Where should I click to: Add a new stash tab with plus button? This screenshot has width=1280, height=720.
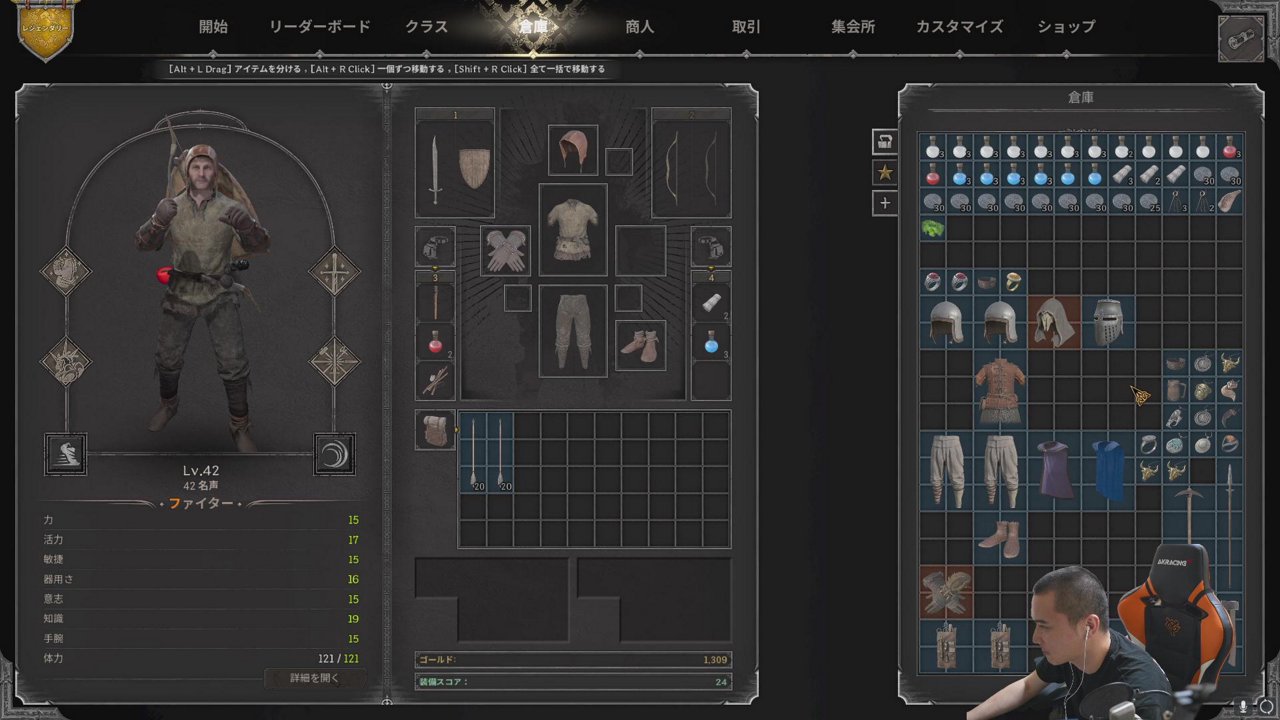coord(885,203)
